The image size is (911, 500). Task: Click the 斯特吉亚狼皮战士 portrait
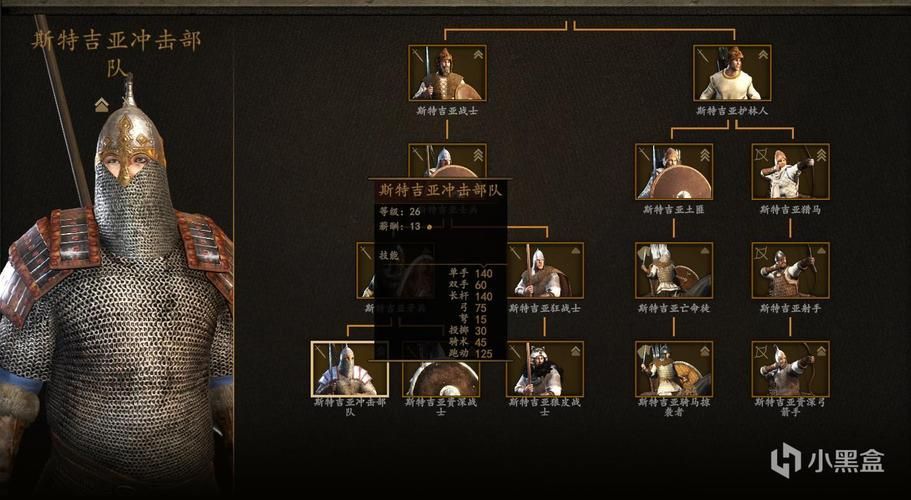pos(545,368)
